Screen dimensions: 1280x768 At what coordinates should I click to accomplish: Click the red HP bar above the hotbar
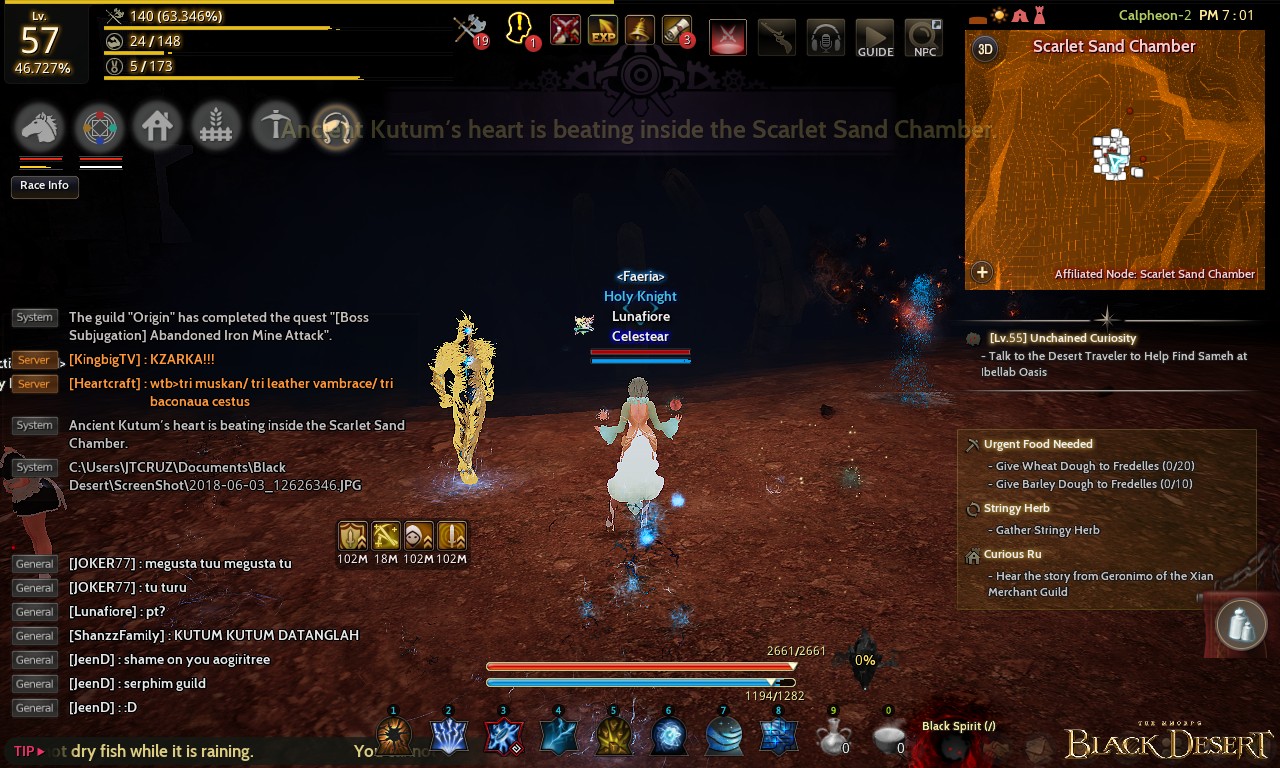point(640,665)
